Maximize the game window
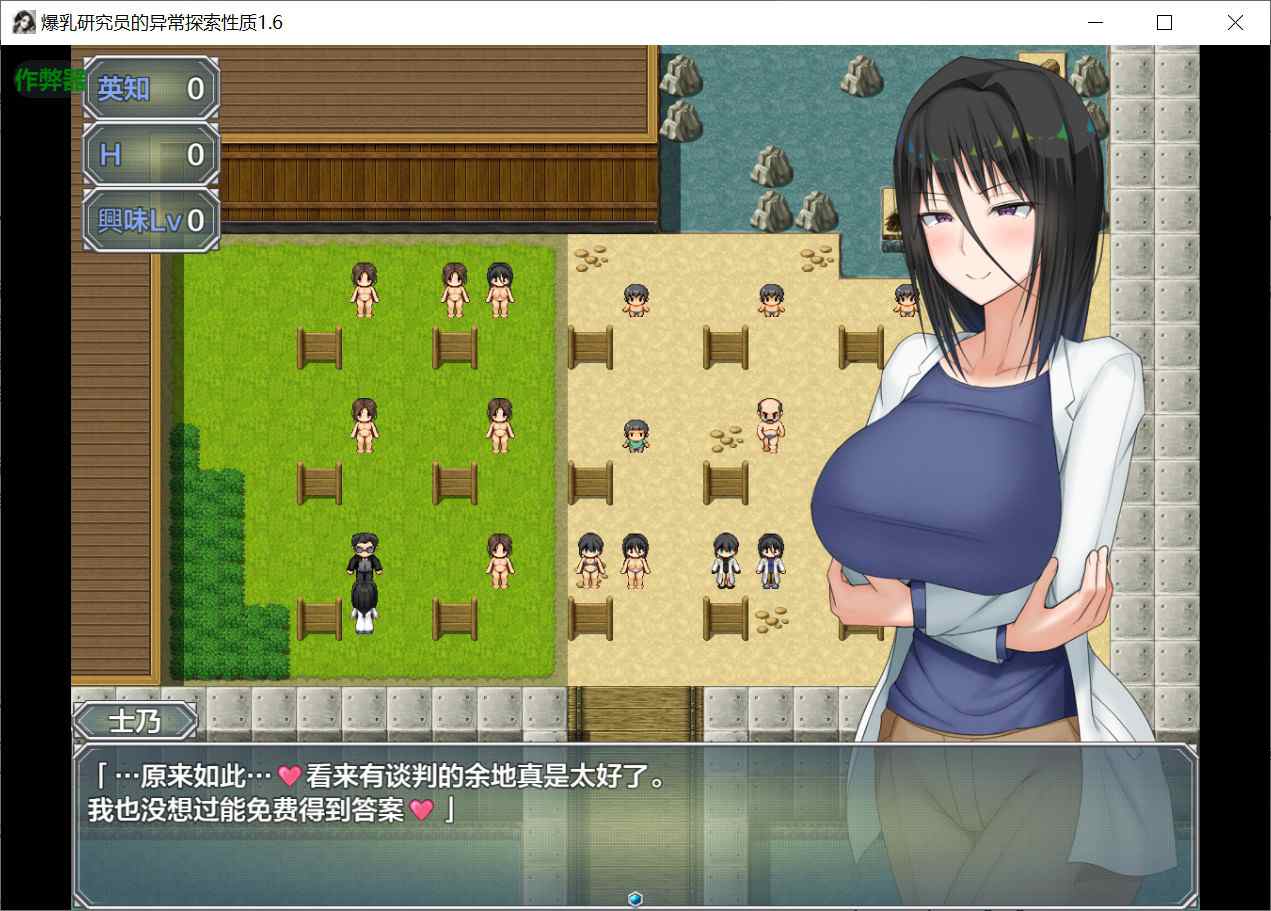This screenshot has height=911, width=1271. click(1164, 23)
